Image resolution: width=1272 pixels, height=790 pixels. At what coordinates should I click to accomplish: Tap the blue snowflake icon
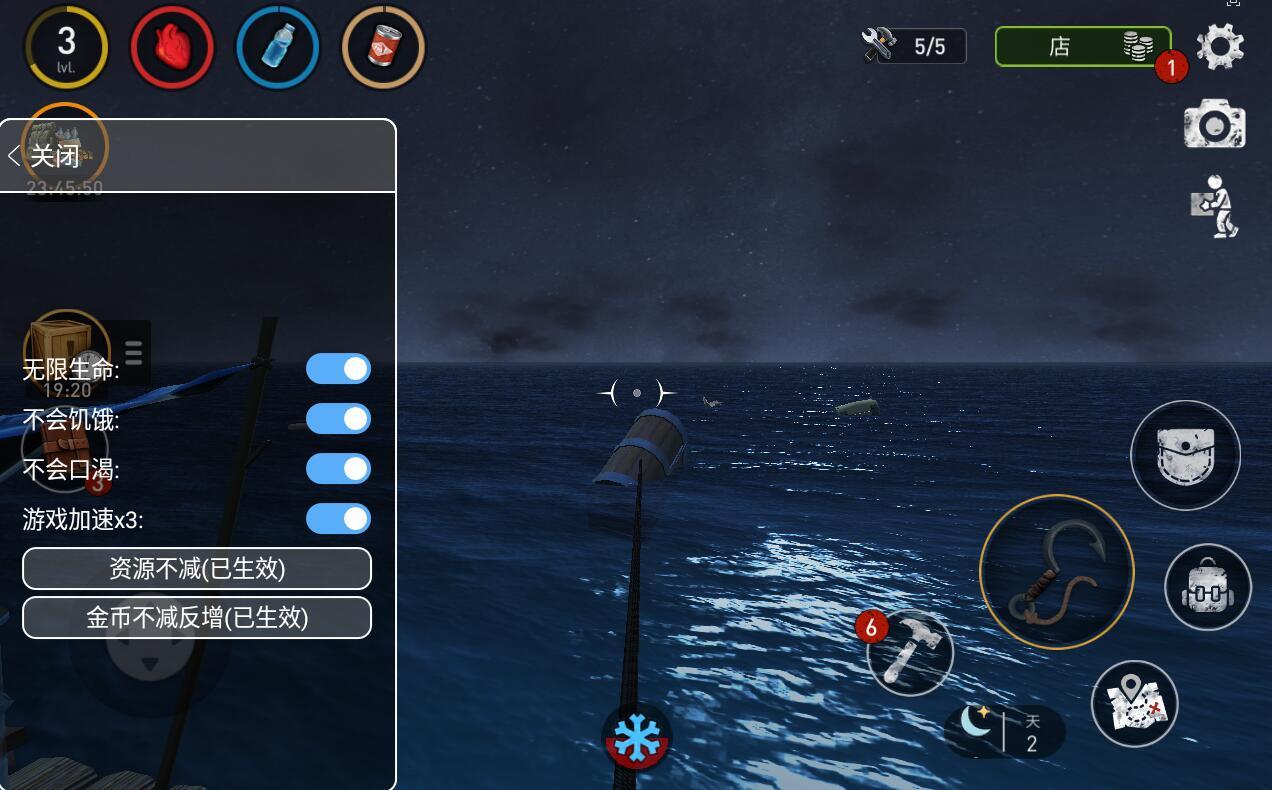[636, 739]
